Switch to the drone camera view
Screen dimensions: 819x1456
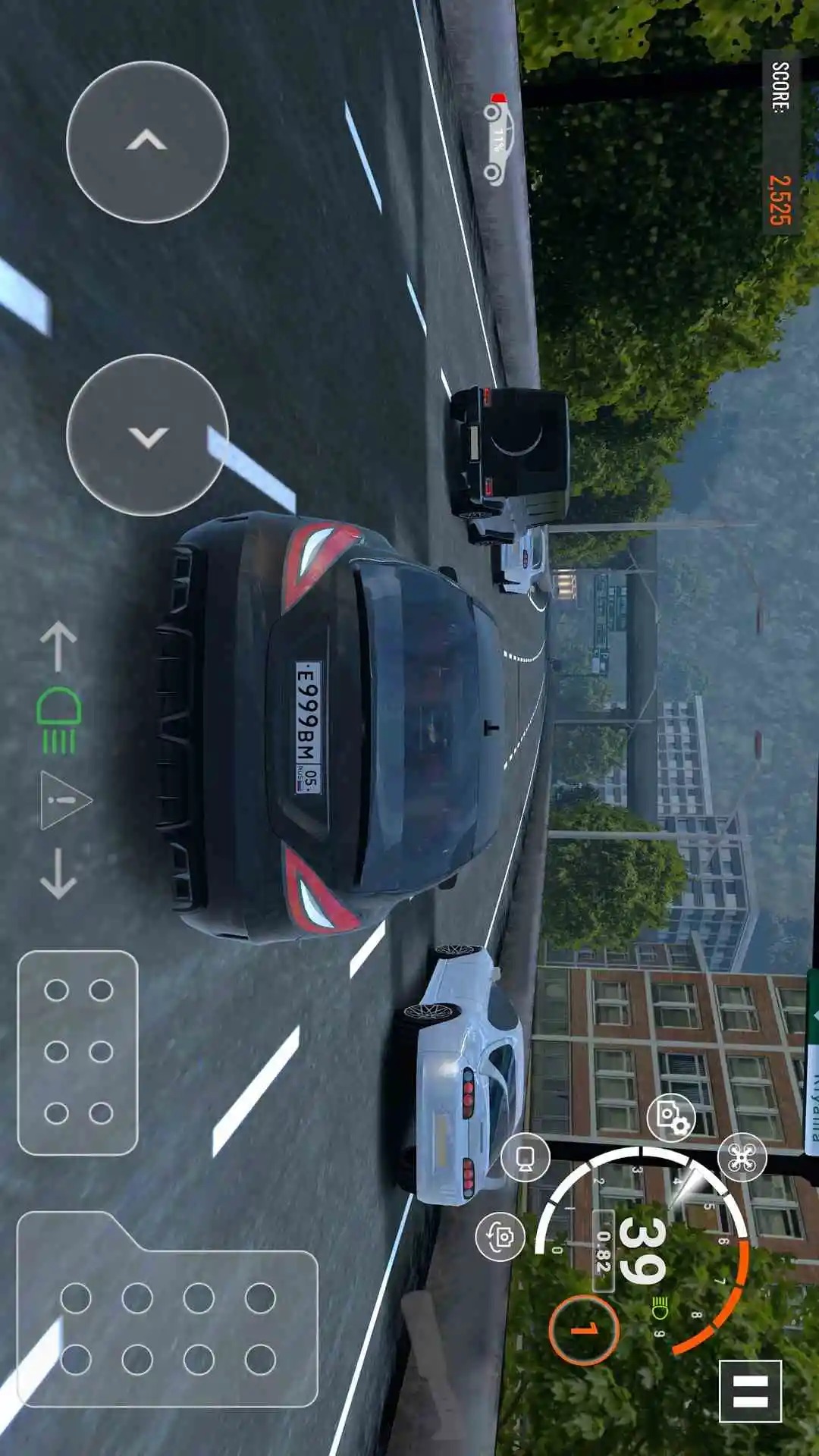(x=742, y=1157)
